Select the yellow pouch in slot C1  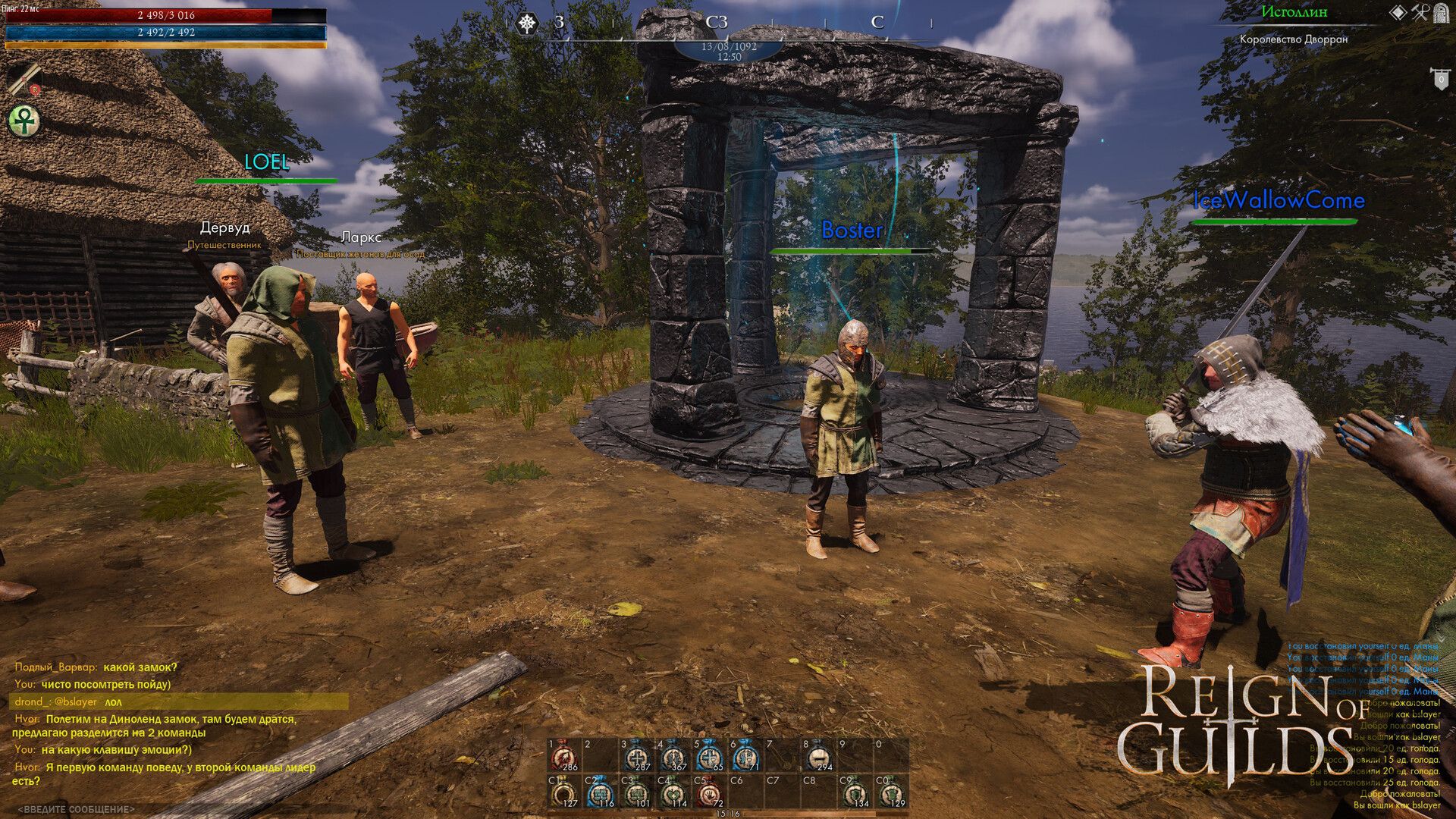tap(563, 795)
